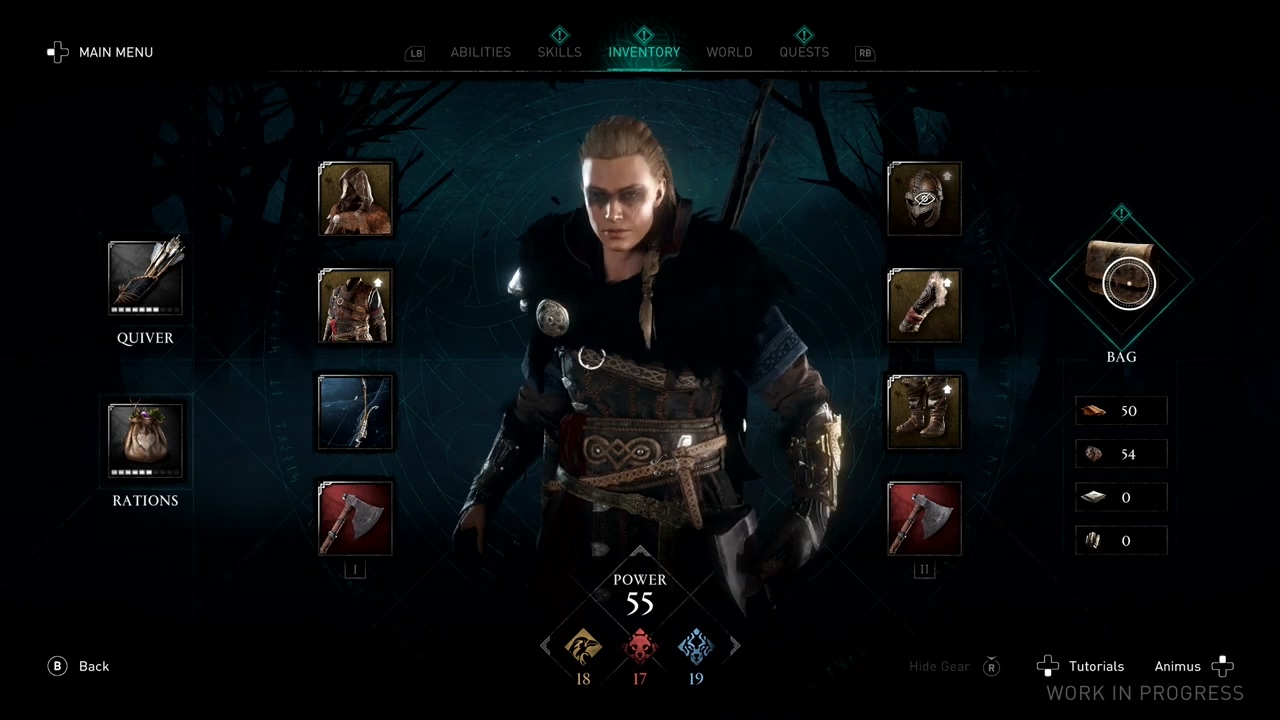Switch to the Abilities tab

coord(480,52)
